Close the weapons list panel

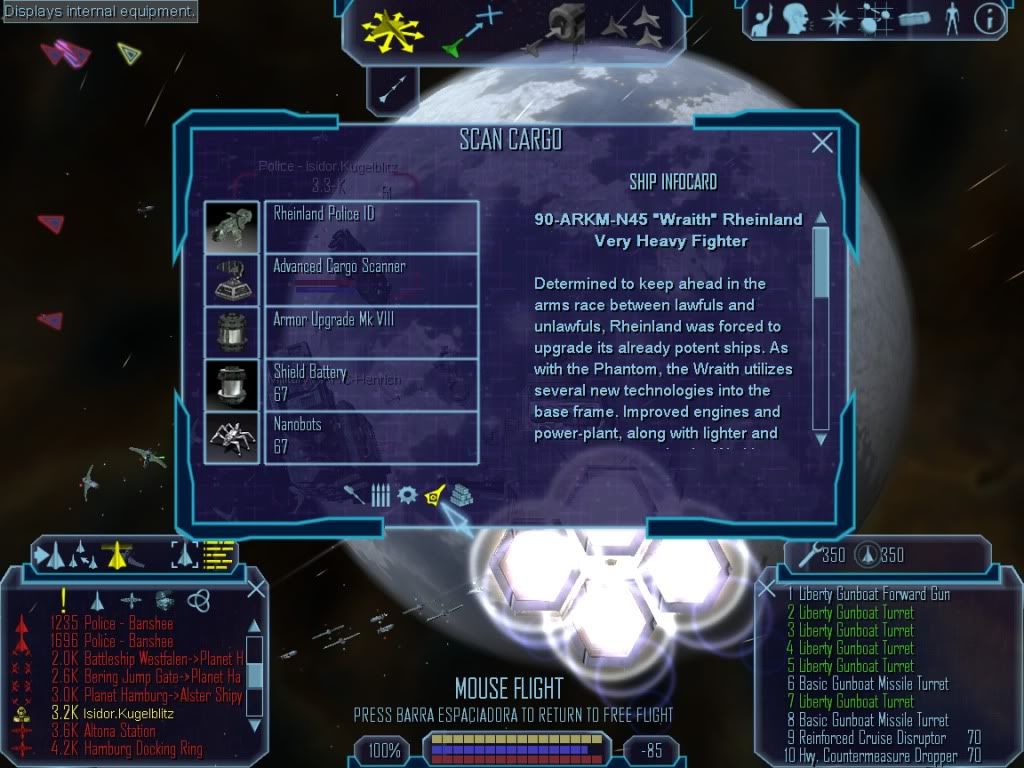point(767,588)
